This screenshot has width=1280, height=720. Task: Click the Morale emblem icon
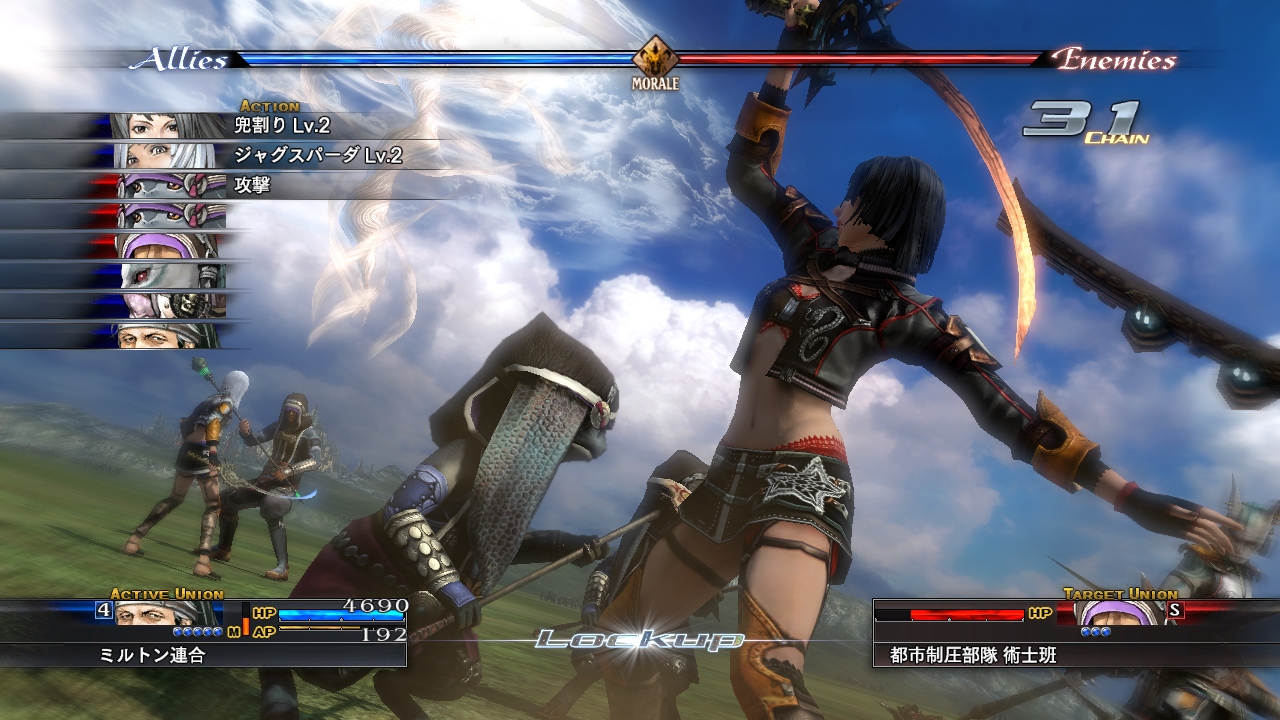click(655, 59)
